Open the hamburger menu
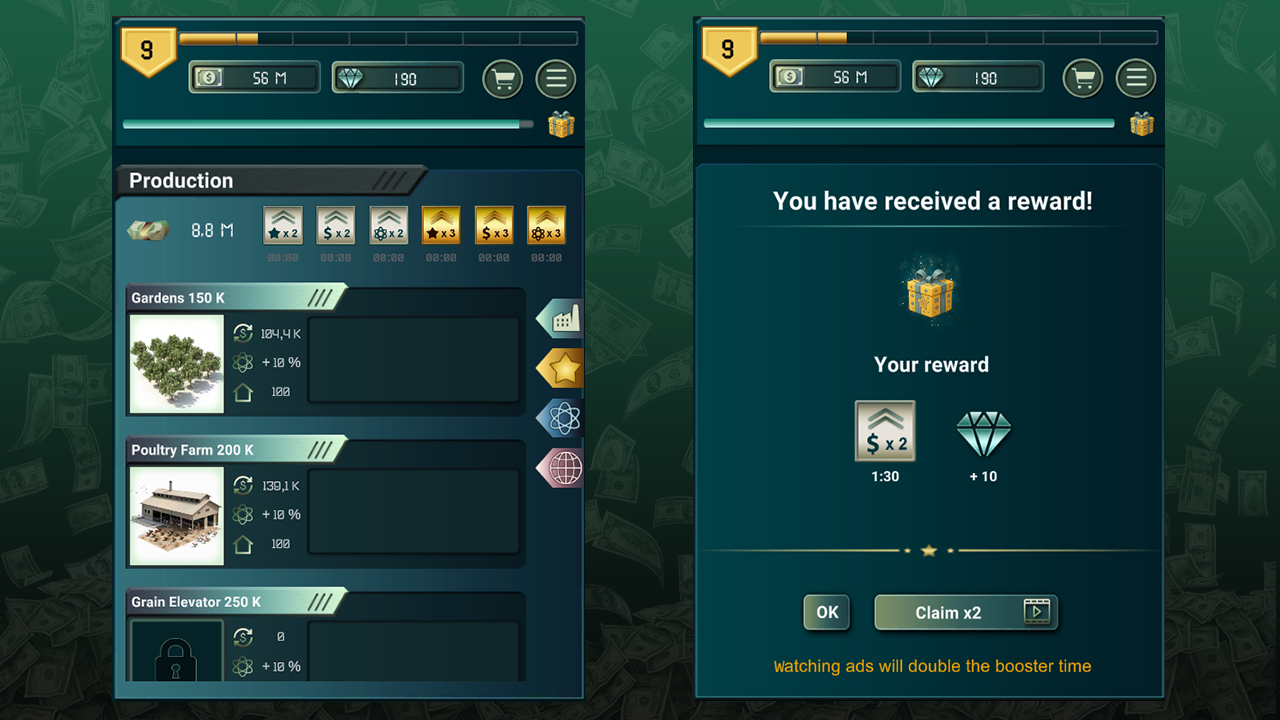1280x720 pixels. [x=556, y=79]
